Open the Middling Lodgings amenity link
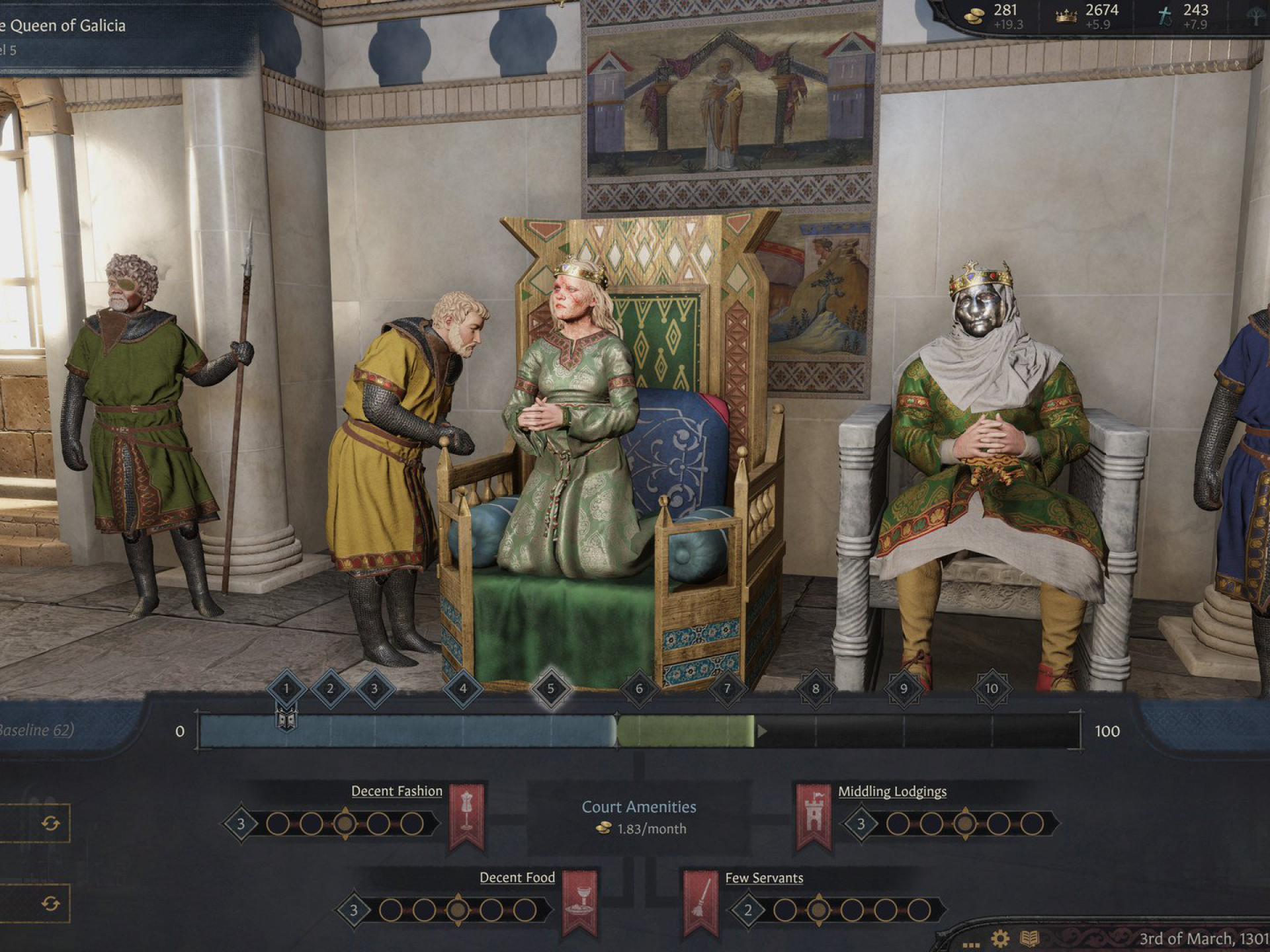1270x952 pixels. point(892,791)
